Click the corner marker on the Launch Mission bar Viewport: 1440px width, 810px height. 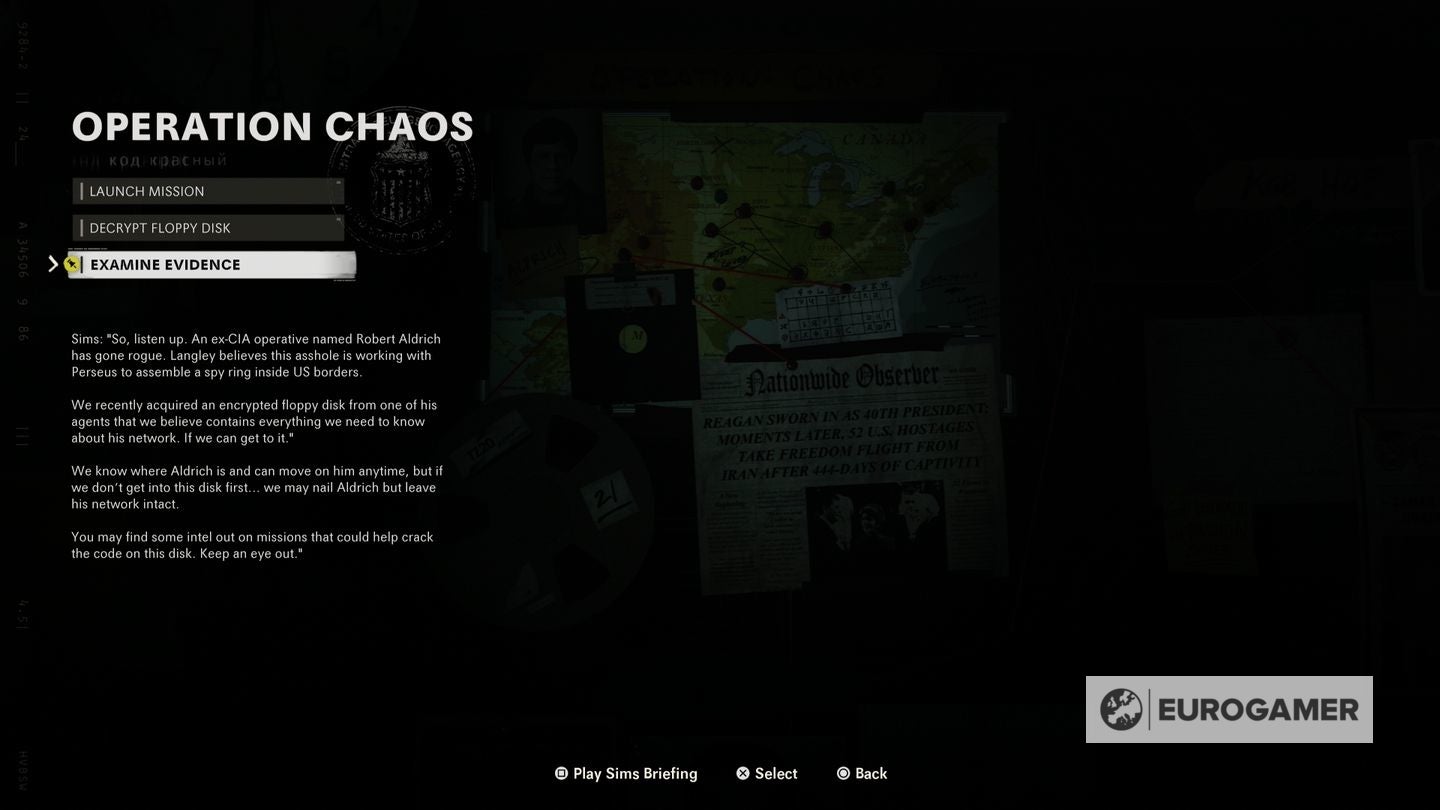[337, 180]
